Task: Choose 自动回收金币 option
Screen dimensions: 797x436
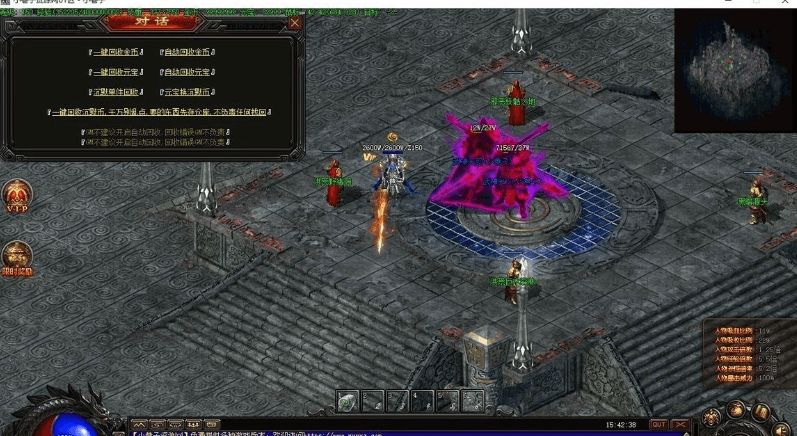Action: pyautogui.click(x=188, y=50)
